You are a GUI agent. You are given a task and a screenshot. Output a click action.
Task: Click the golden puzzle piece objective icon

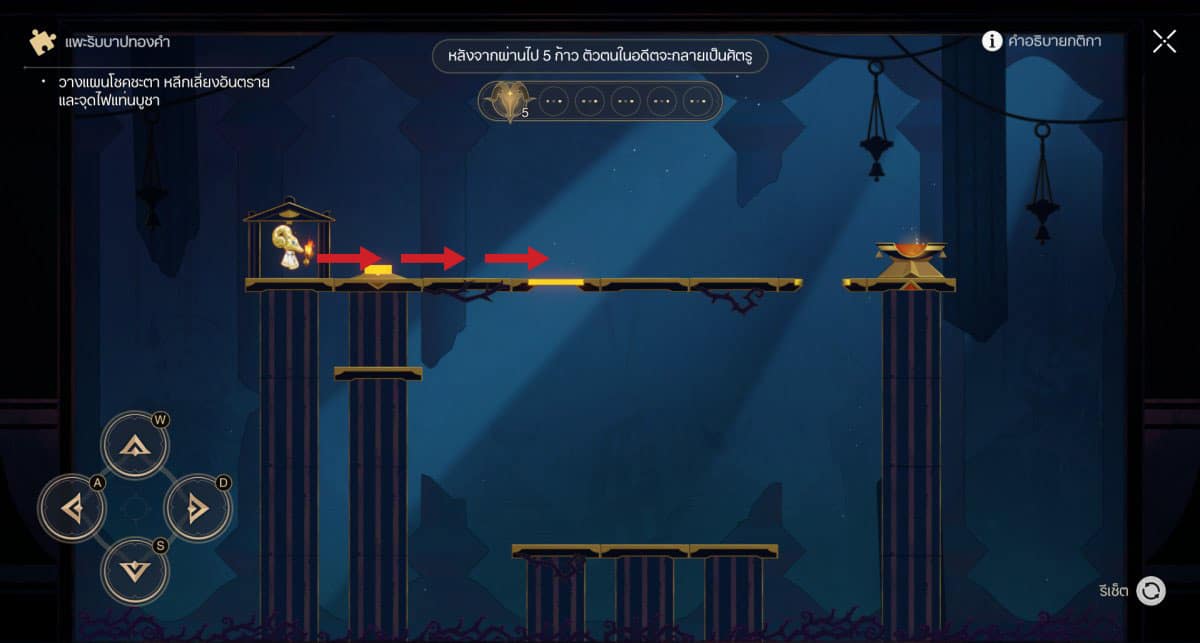pos(43,43)
